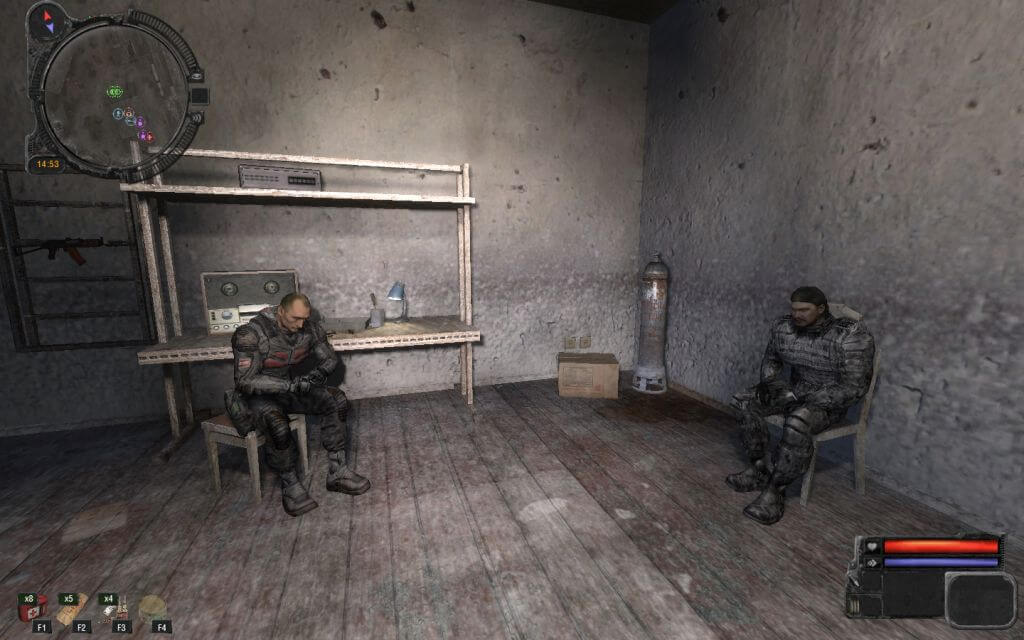Use the anti-rad drugs quick slot

point(115,609)
